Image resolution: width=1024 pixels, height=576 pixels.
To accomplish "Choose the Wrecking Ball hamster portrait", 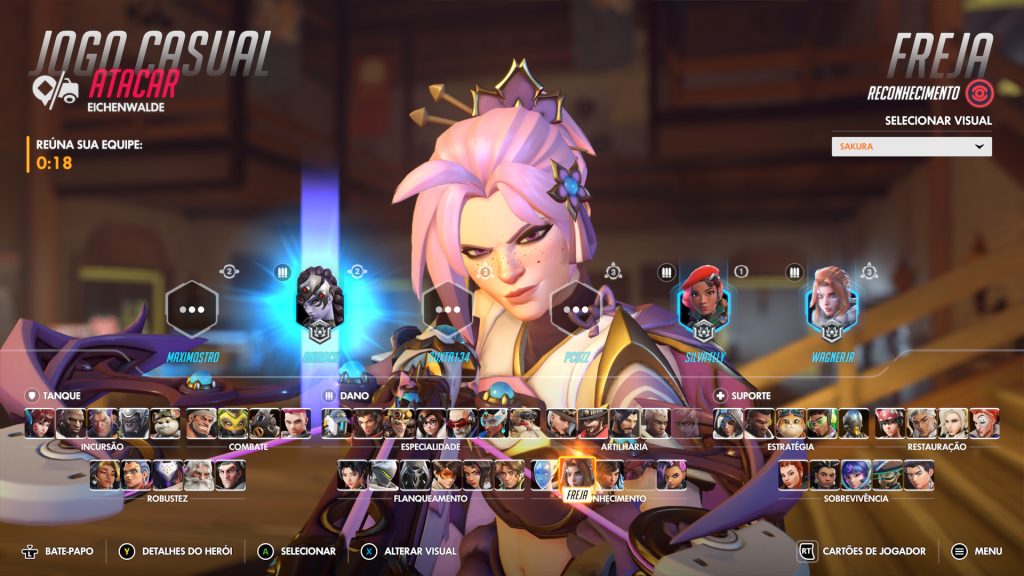I will click(x=165, y=424).
